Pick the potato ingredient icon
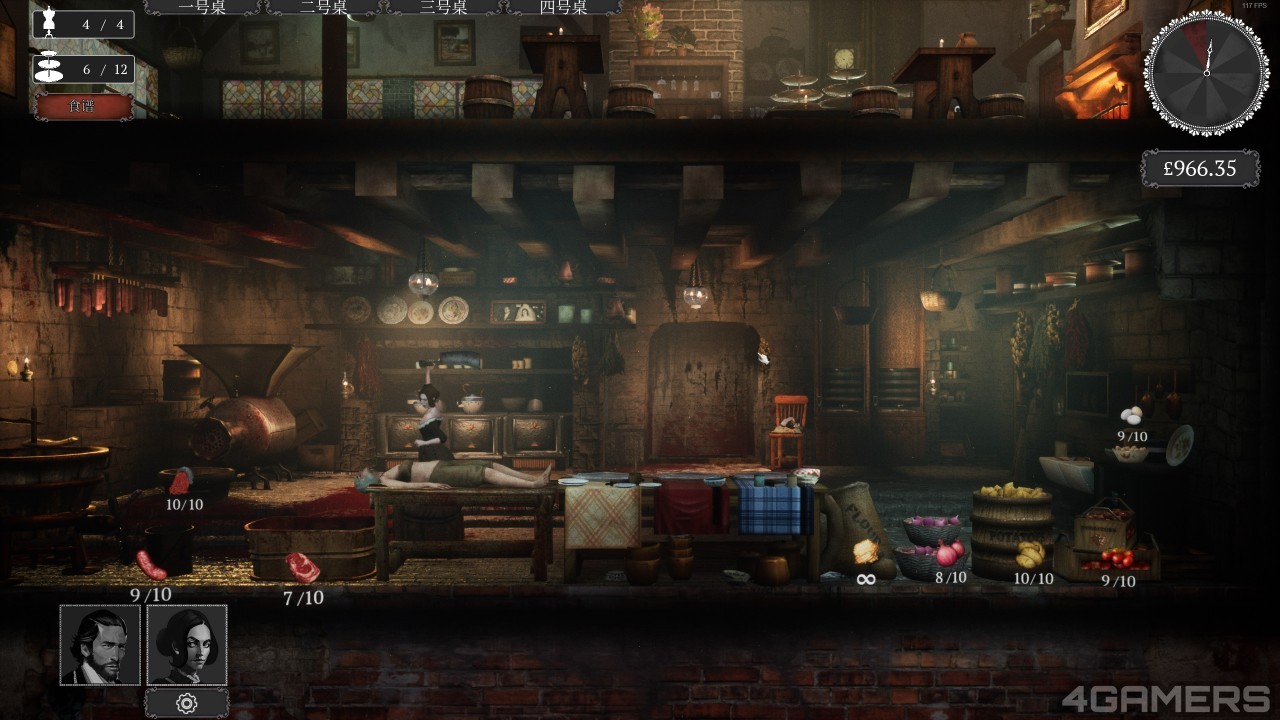 [1030, 552]
